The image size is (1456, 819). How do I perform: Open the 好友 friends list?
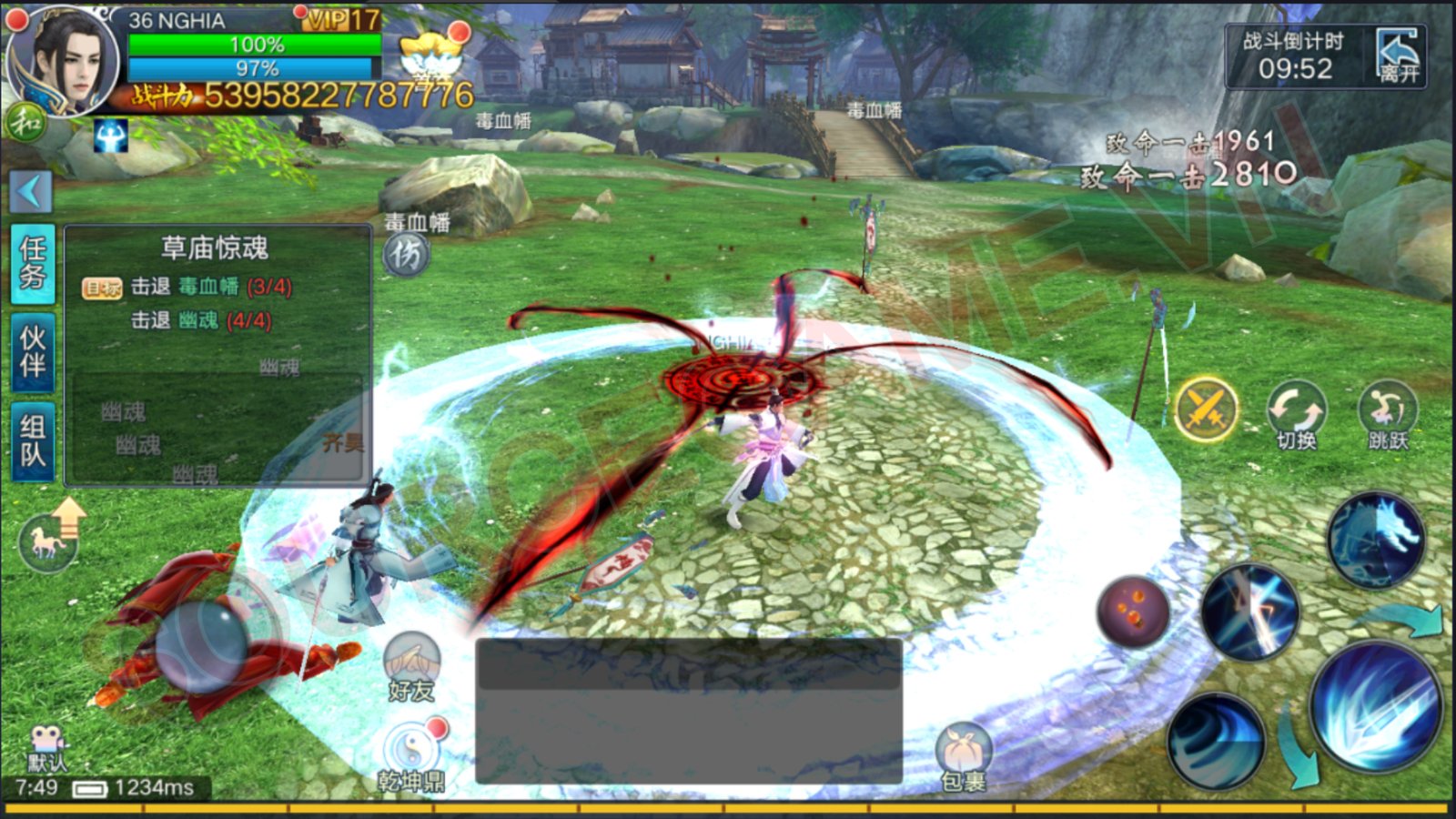(x=411, y=667)
